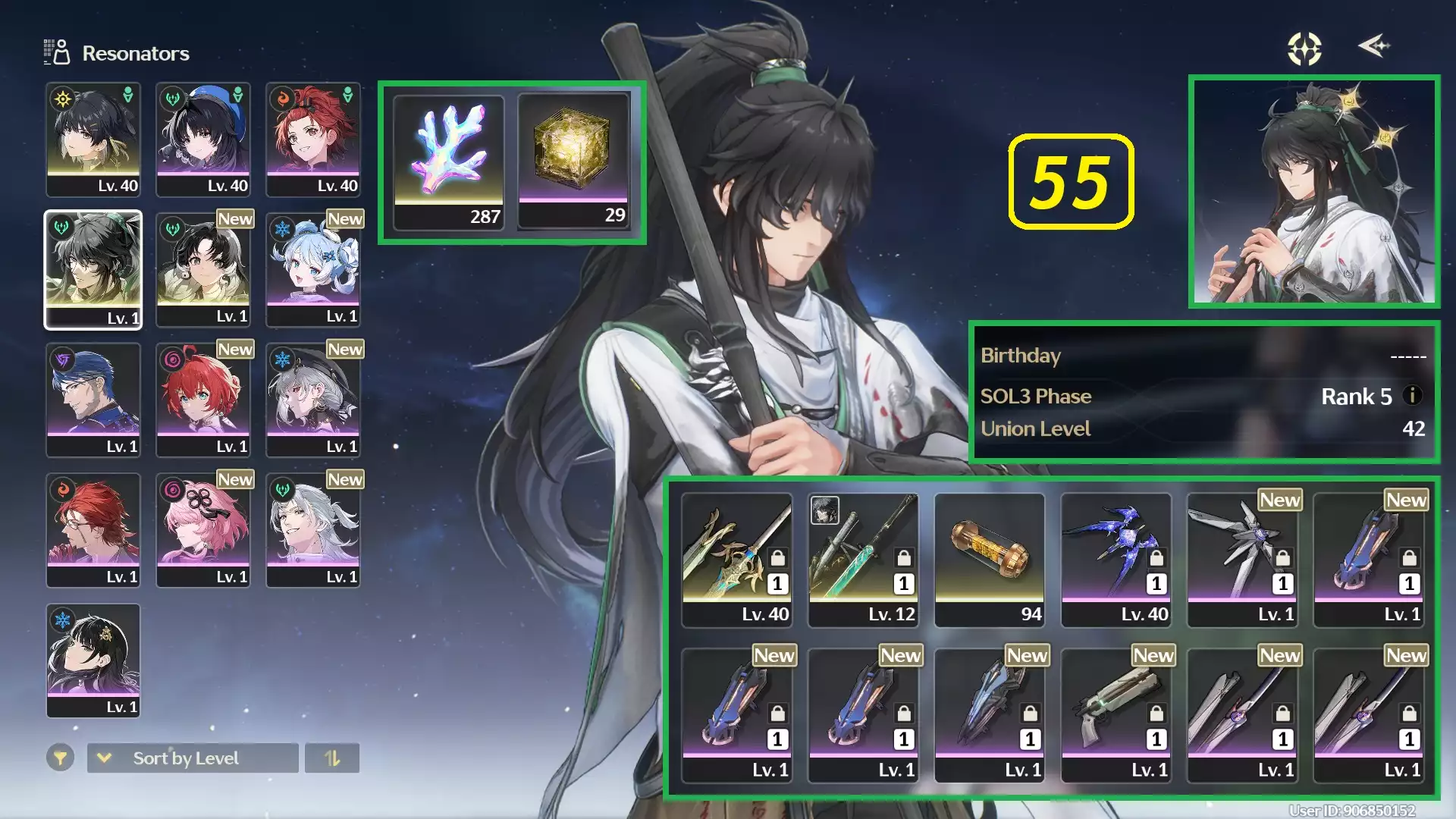Image resolution: width=1456 pixels, height=819 pixels.
Task: Select the New pink-haired resonator card
Action: click(x=203, y=529)
